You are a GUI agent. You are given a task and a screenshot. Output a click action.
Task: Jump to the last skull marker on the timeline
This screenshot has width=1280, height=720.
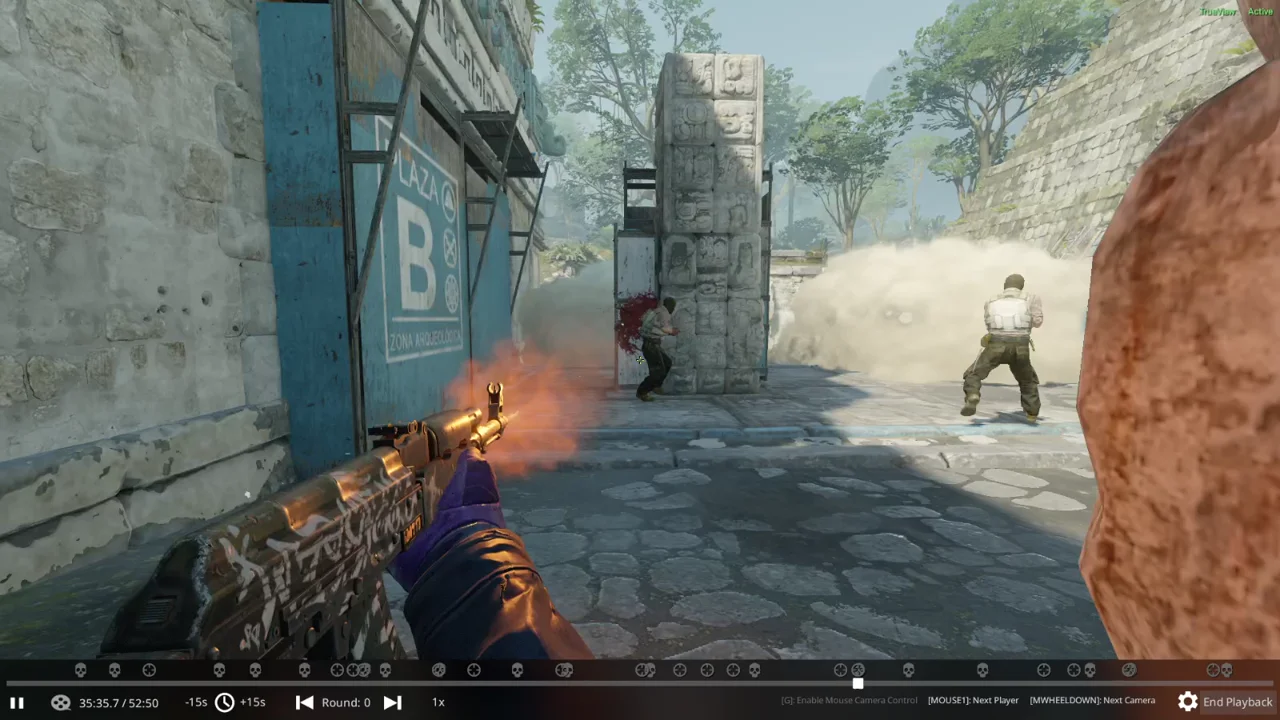[x=1227, y=670]
